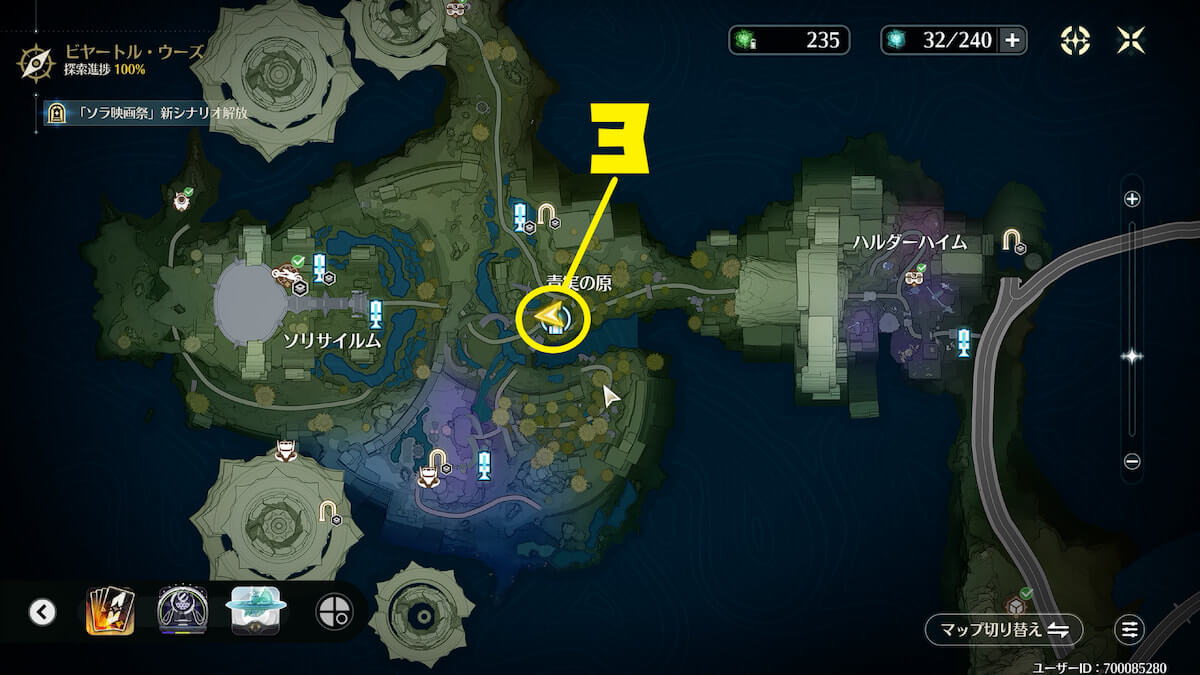Collapse the bottom toolbar with the back arrow
This screenshot has height=675, width=1200.
pyautogui.click(x=42, y=612)
